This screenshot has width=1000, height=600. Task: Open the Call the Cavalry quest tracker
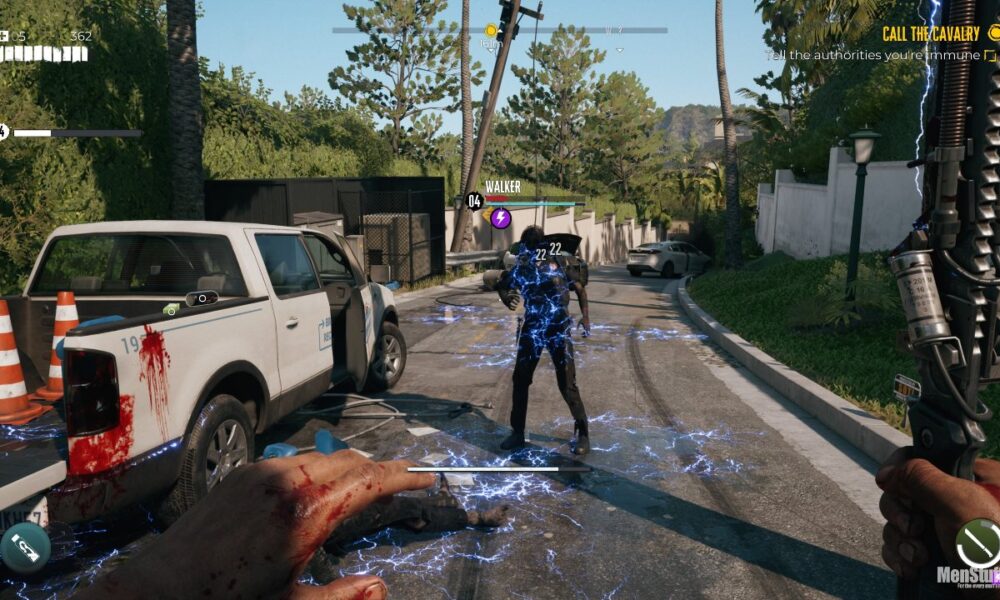[x=931, y=34]
